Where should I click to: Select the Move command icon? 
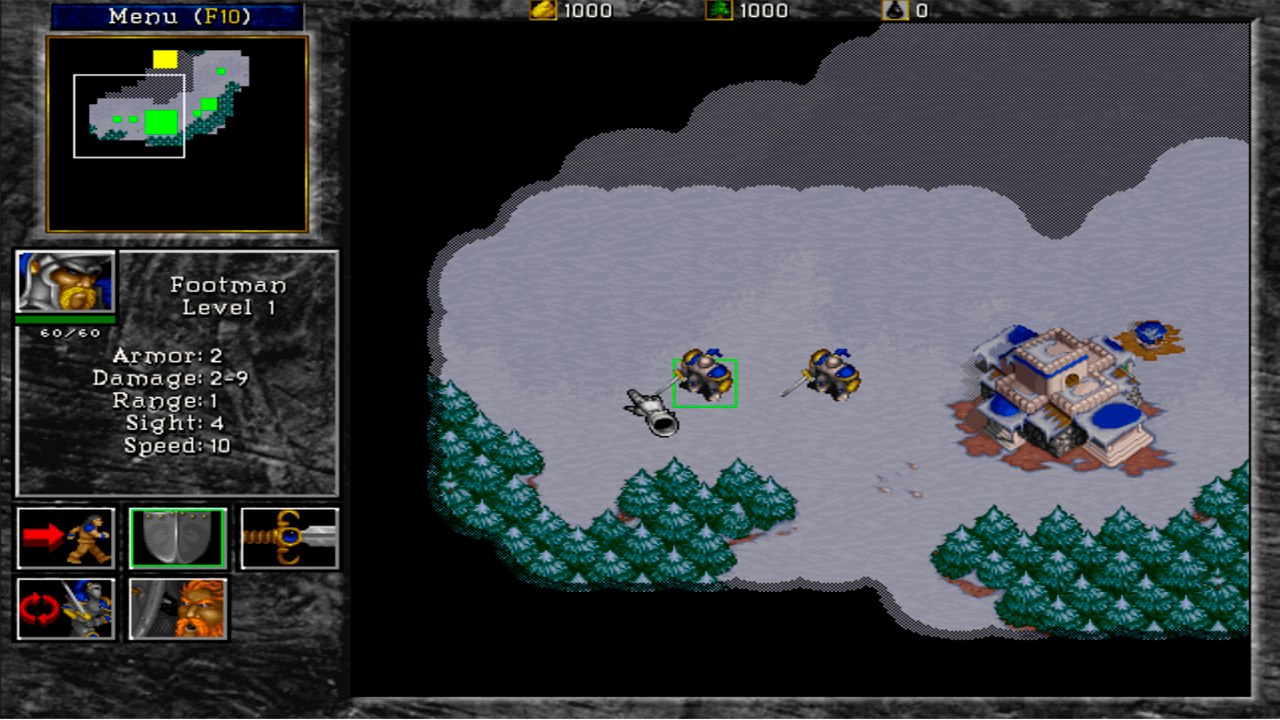point(66,538)
